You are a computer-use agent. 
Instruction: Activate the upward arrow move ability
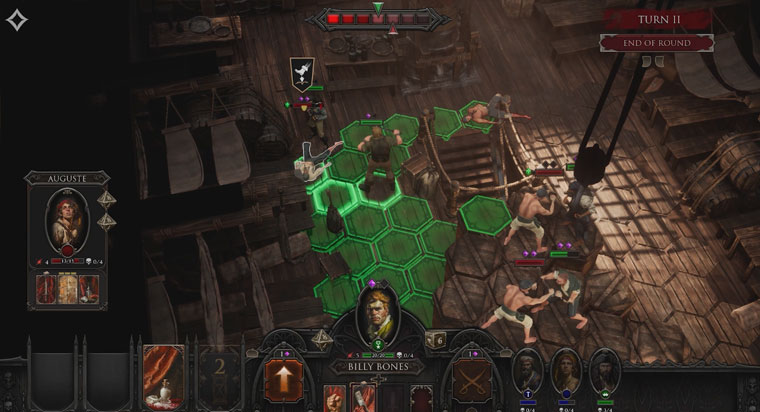click(x=284, y=381)
